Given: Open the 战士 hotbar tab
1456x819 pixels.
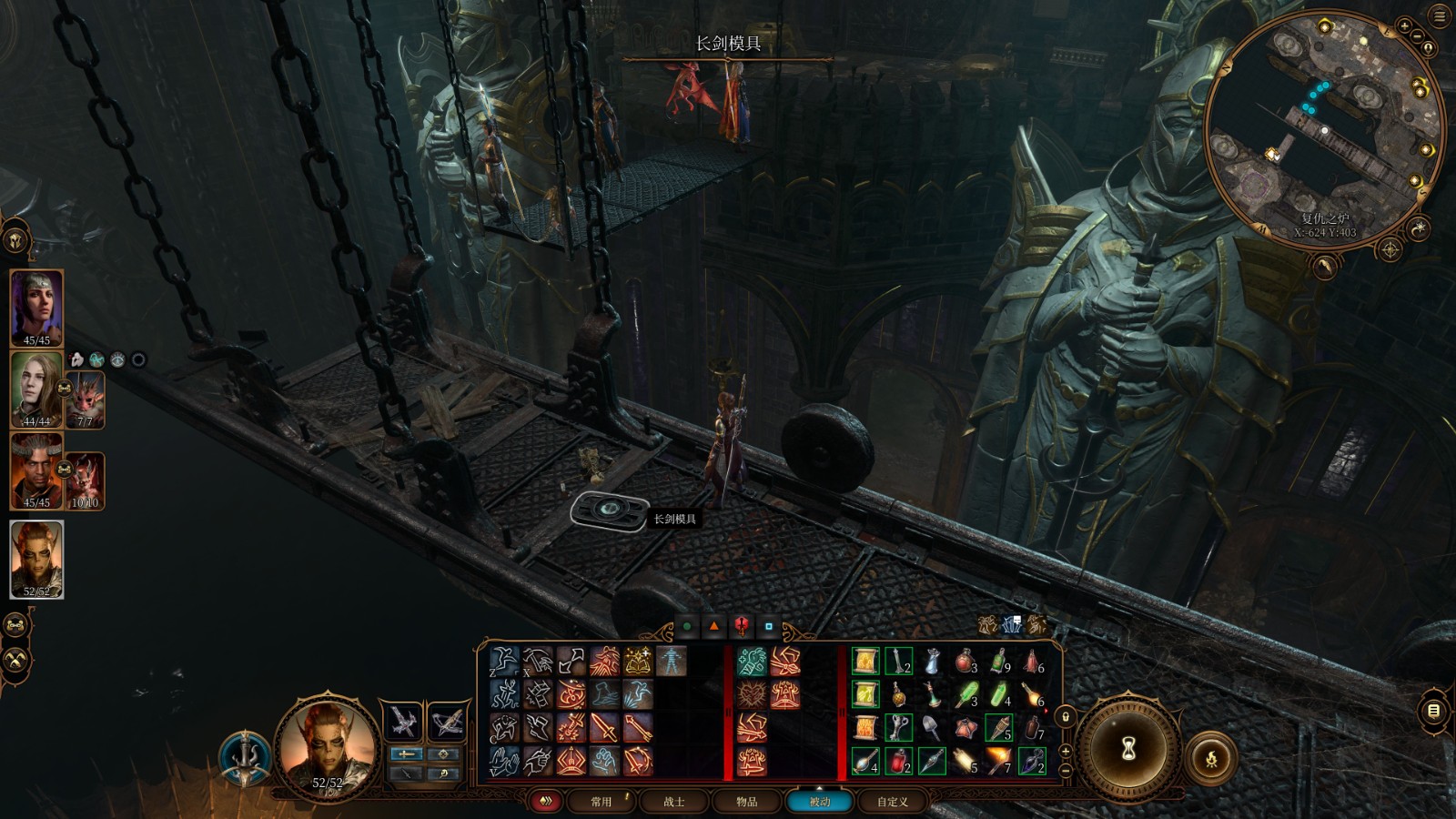Looking at the screenshot, I should [673, 802].
